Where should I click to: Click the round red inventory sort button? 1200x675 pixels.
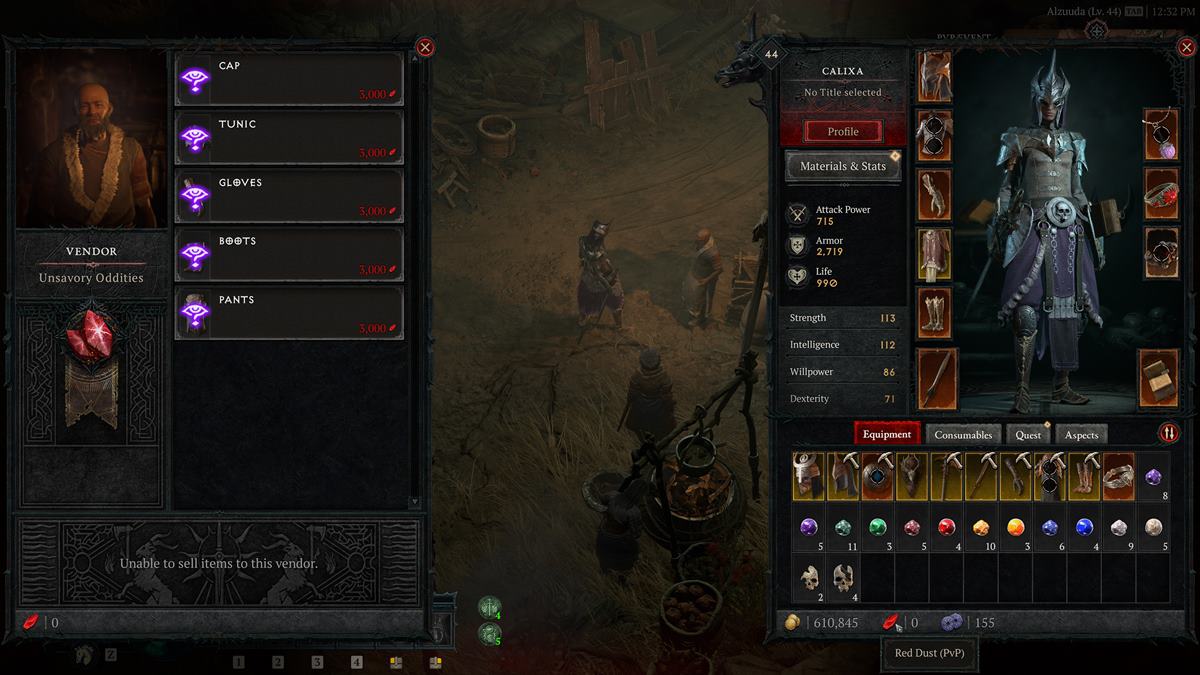[x=1168, y=433]
